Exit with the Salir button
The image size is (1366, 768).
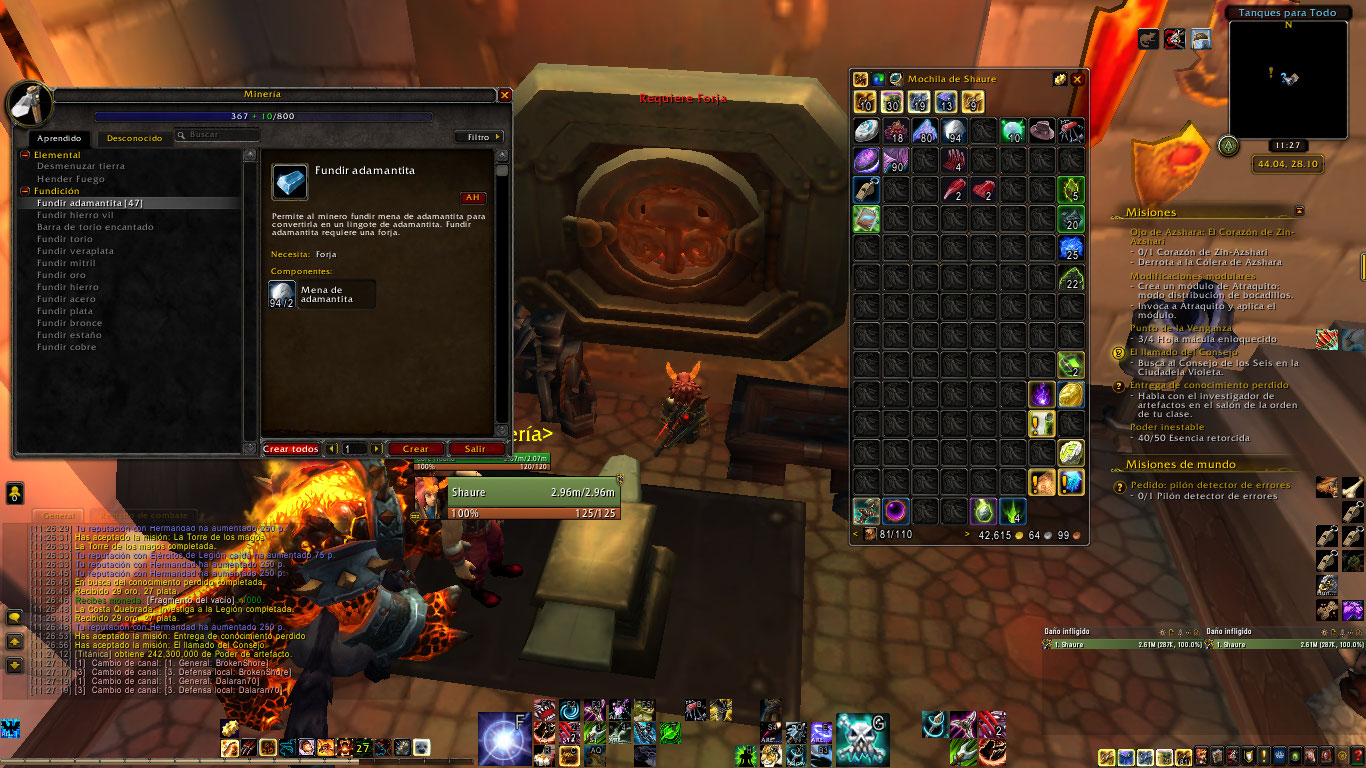[x=475, y=449]
